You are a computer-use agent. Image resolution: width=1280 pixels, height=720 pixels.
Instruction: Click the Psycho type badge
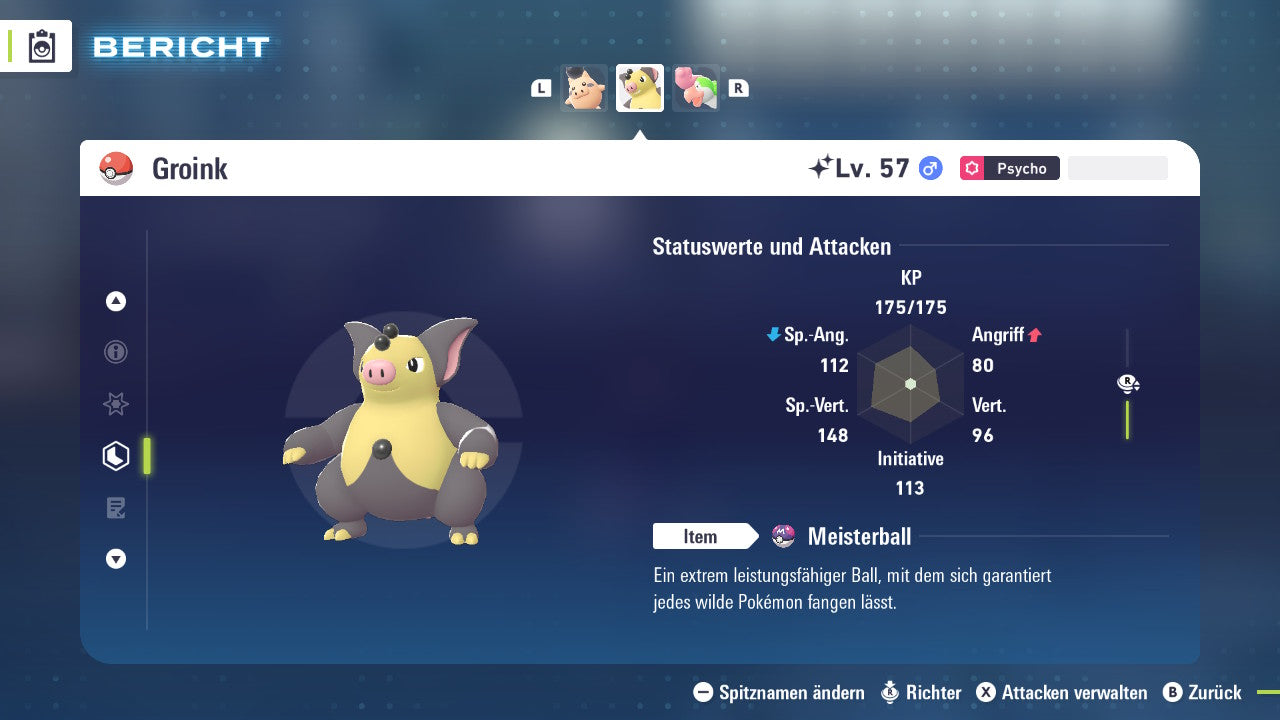tap(1010, 168)
